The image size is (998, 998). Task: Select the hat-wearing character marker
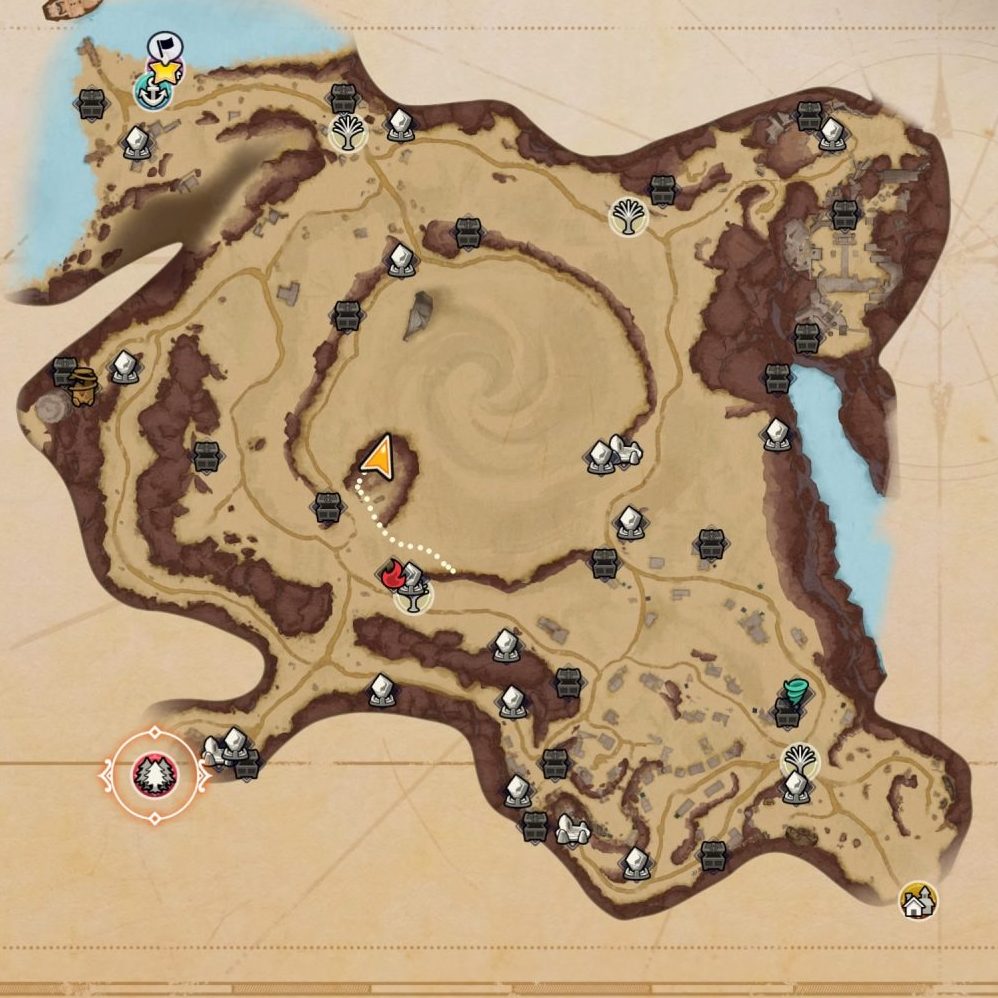coord(84,384)
